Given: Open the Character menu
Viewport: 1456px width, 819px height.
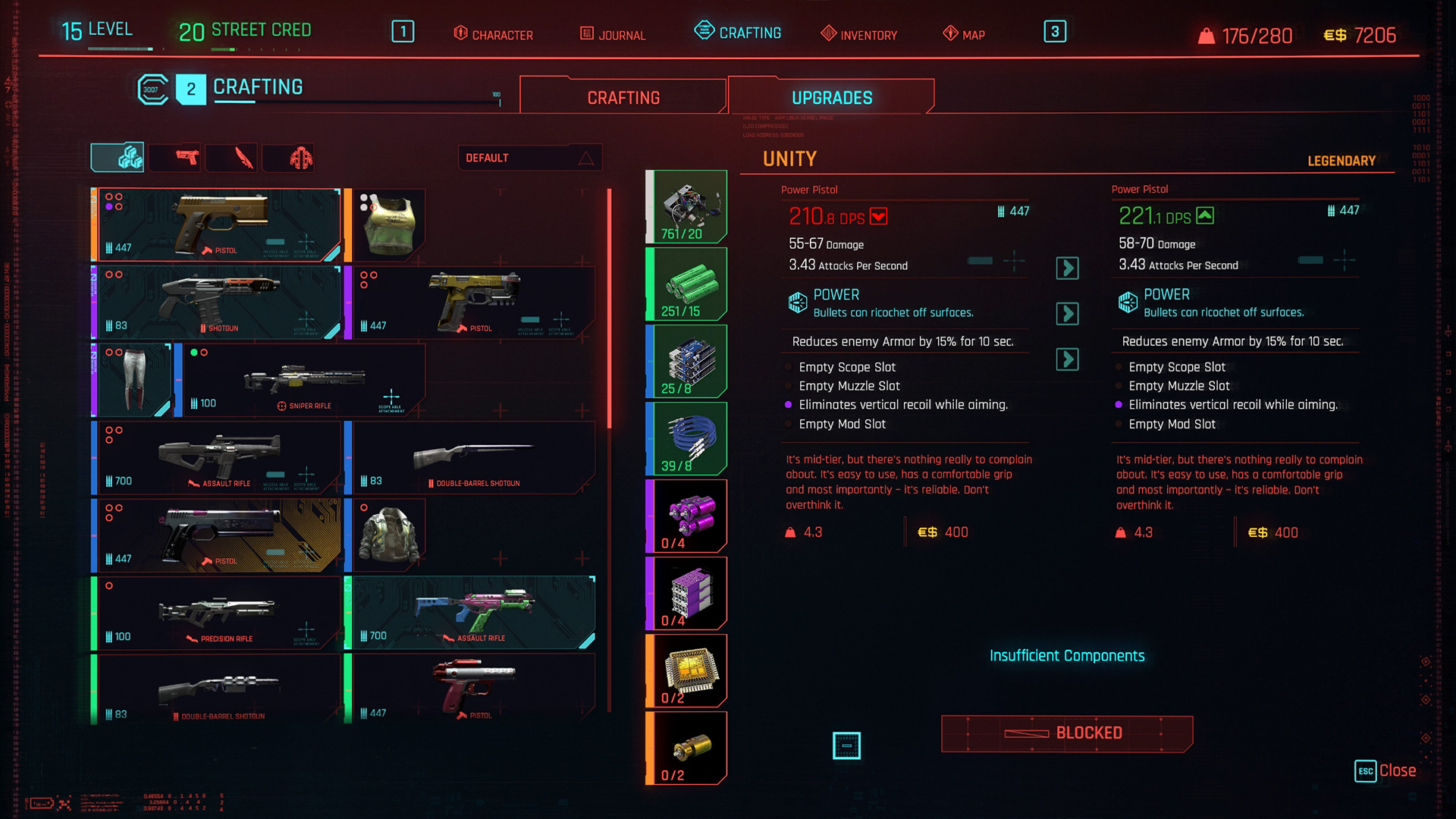Looking at the screenshot, I should (494, 34).
